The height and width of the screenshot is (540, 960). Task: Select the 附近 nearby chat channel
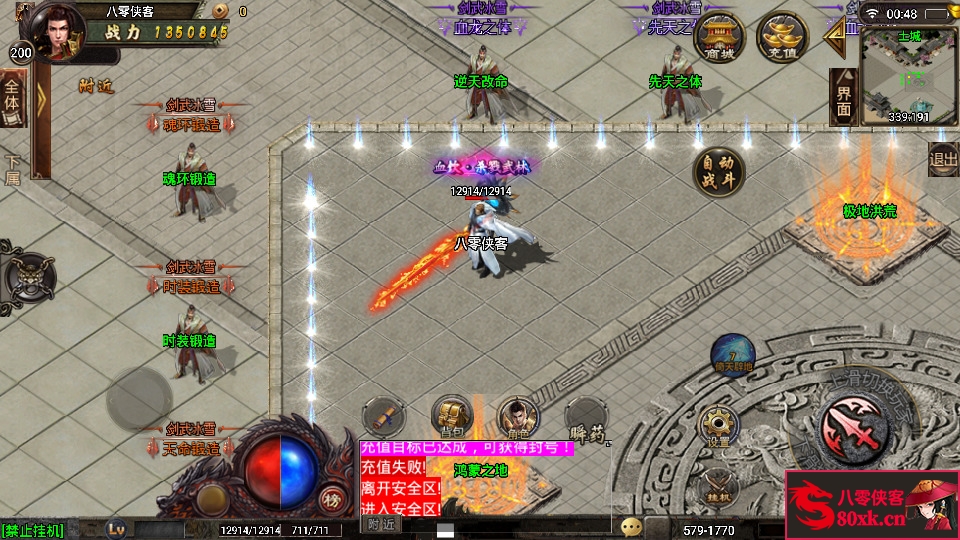[380, 524]
